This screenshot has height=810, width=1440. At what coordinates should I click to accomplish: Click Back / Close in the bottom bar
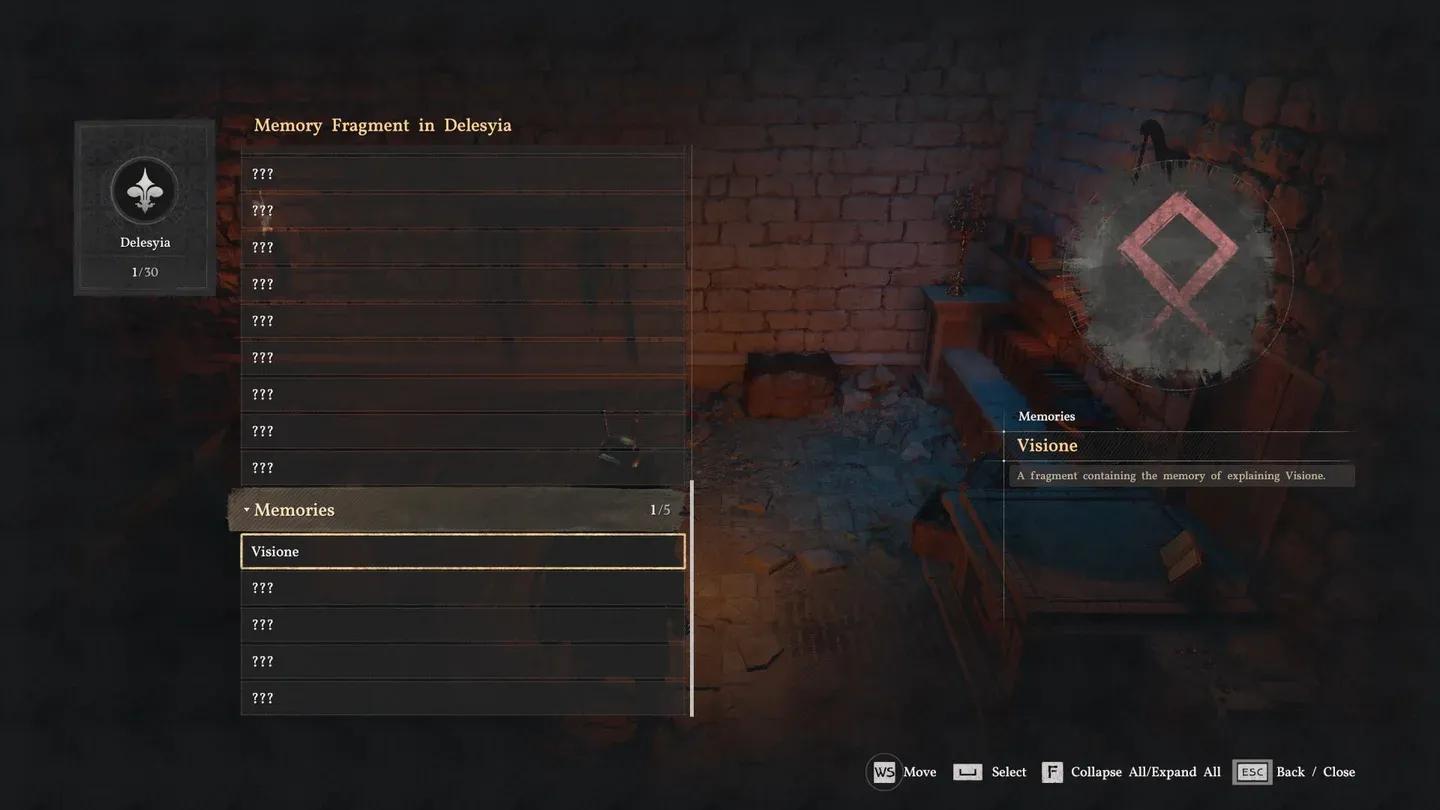(1315, 771)
